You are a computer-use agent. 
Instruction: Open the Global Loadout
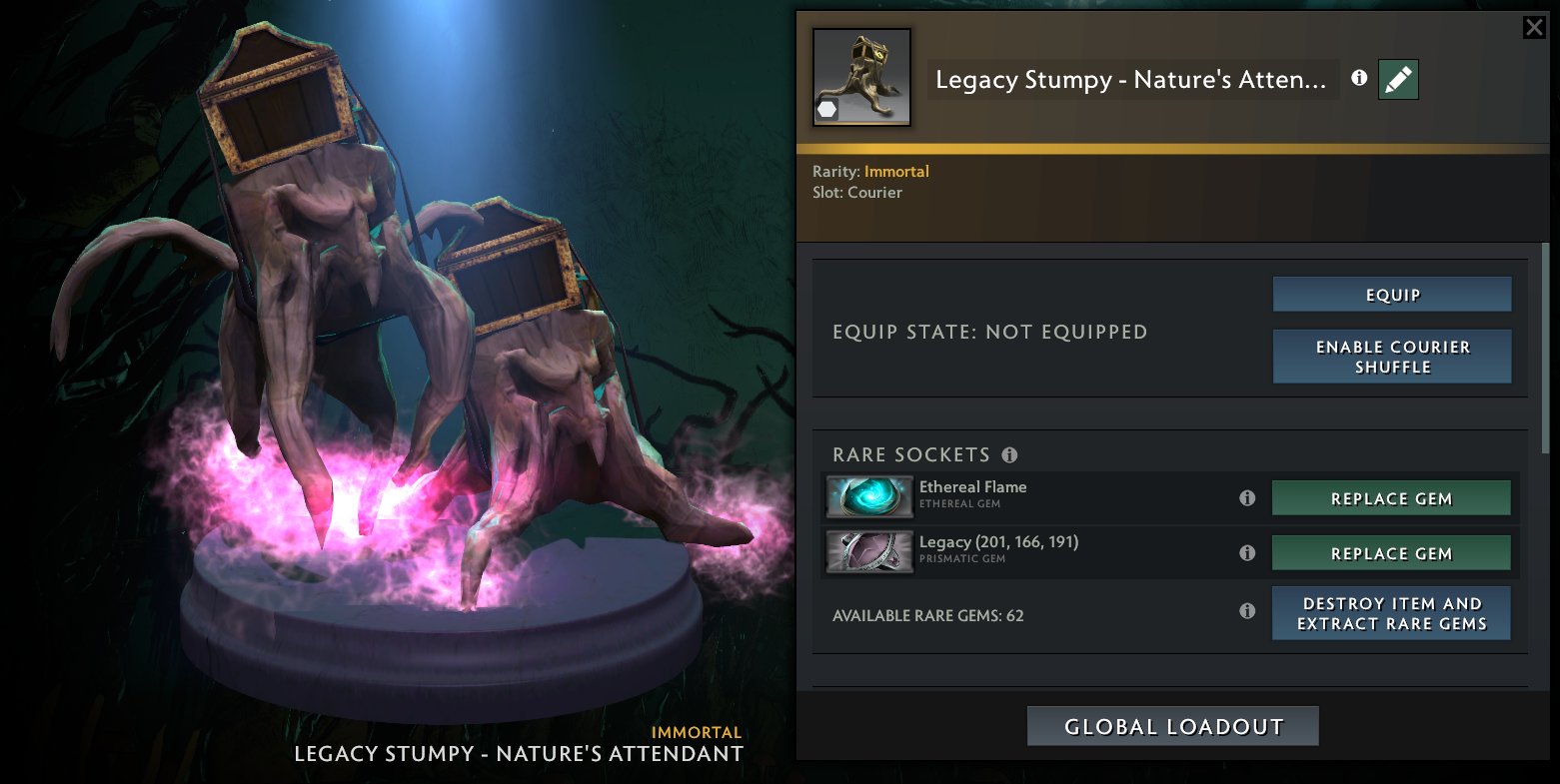click(1172, 726)
